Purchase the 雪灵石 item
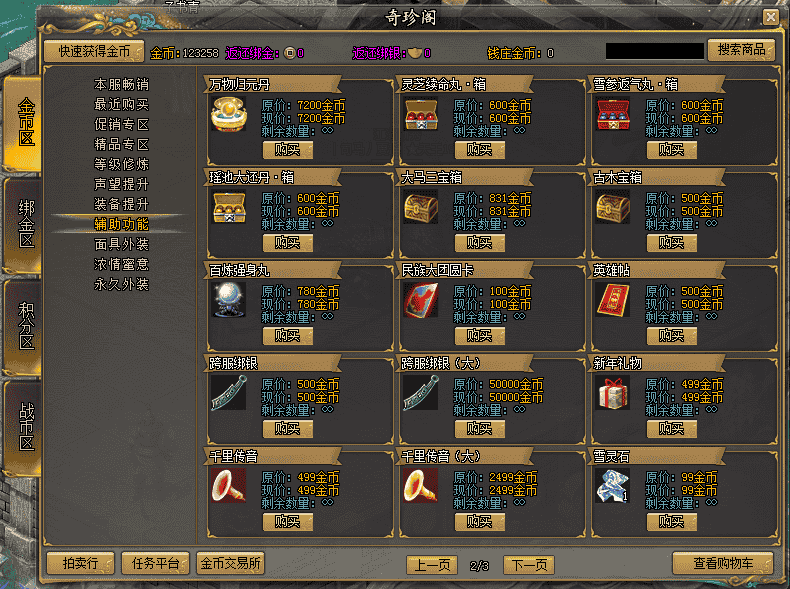This screenshot has height=589, width=790. coord(671,522)
